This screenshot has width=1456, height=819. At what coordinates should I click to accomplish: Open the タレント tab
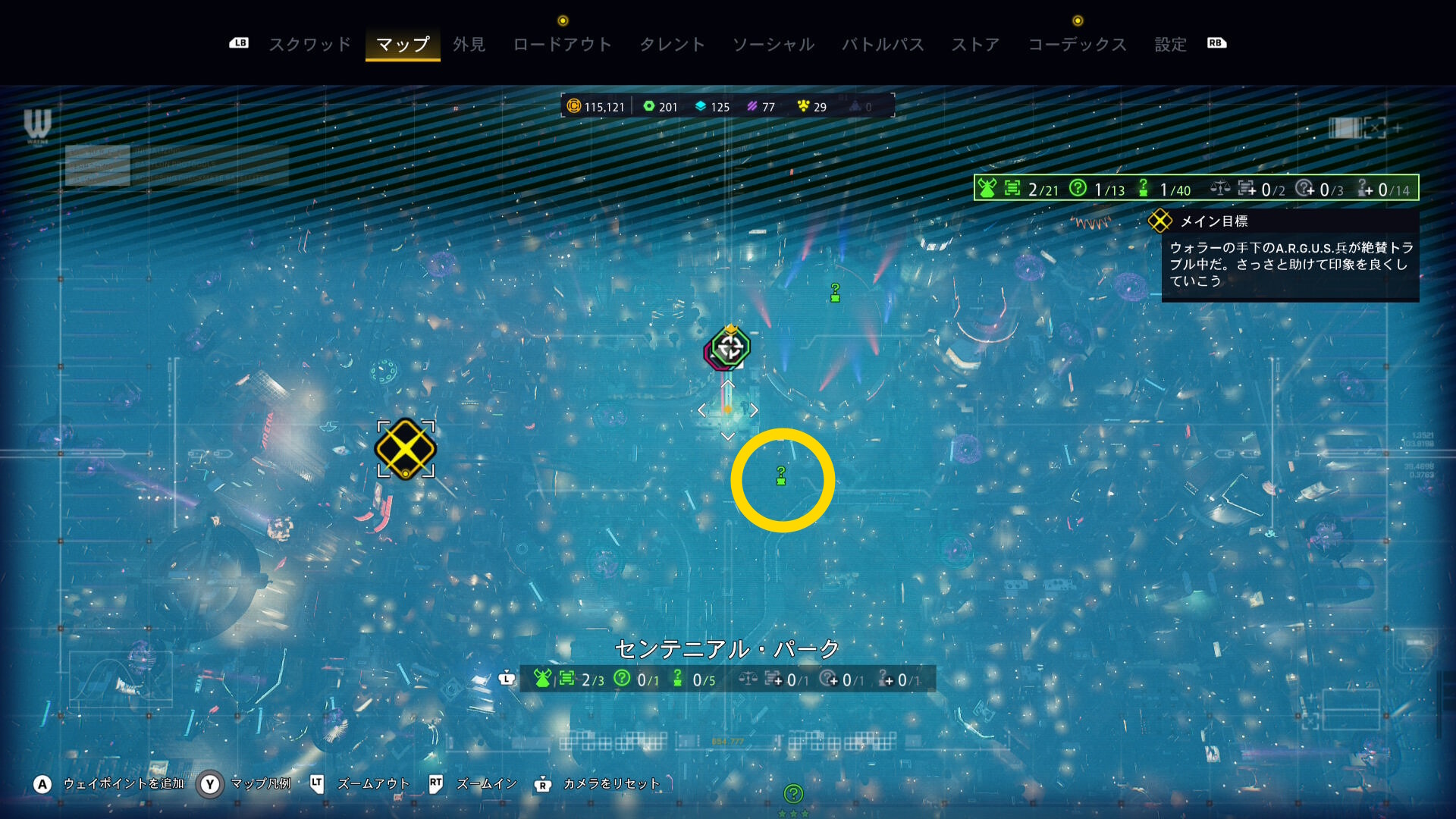click(x=672, y=45)
